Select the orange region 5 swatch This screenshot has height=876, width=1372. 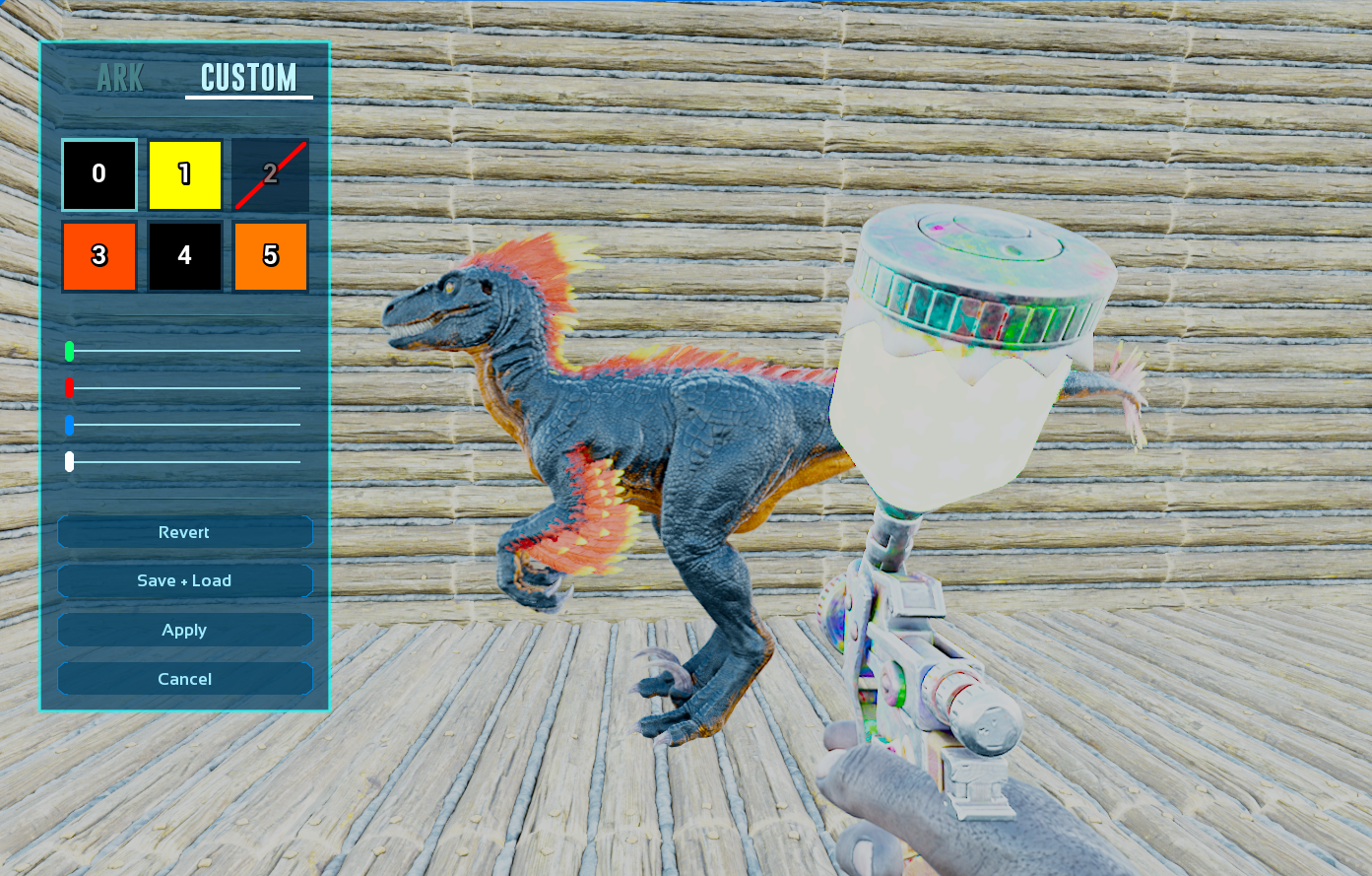[x=271, y=256]
